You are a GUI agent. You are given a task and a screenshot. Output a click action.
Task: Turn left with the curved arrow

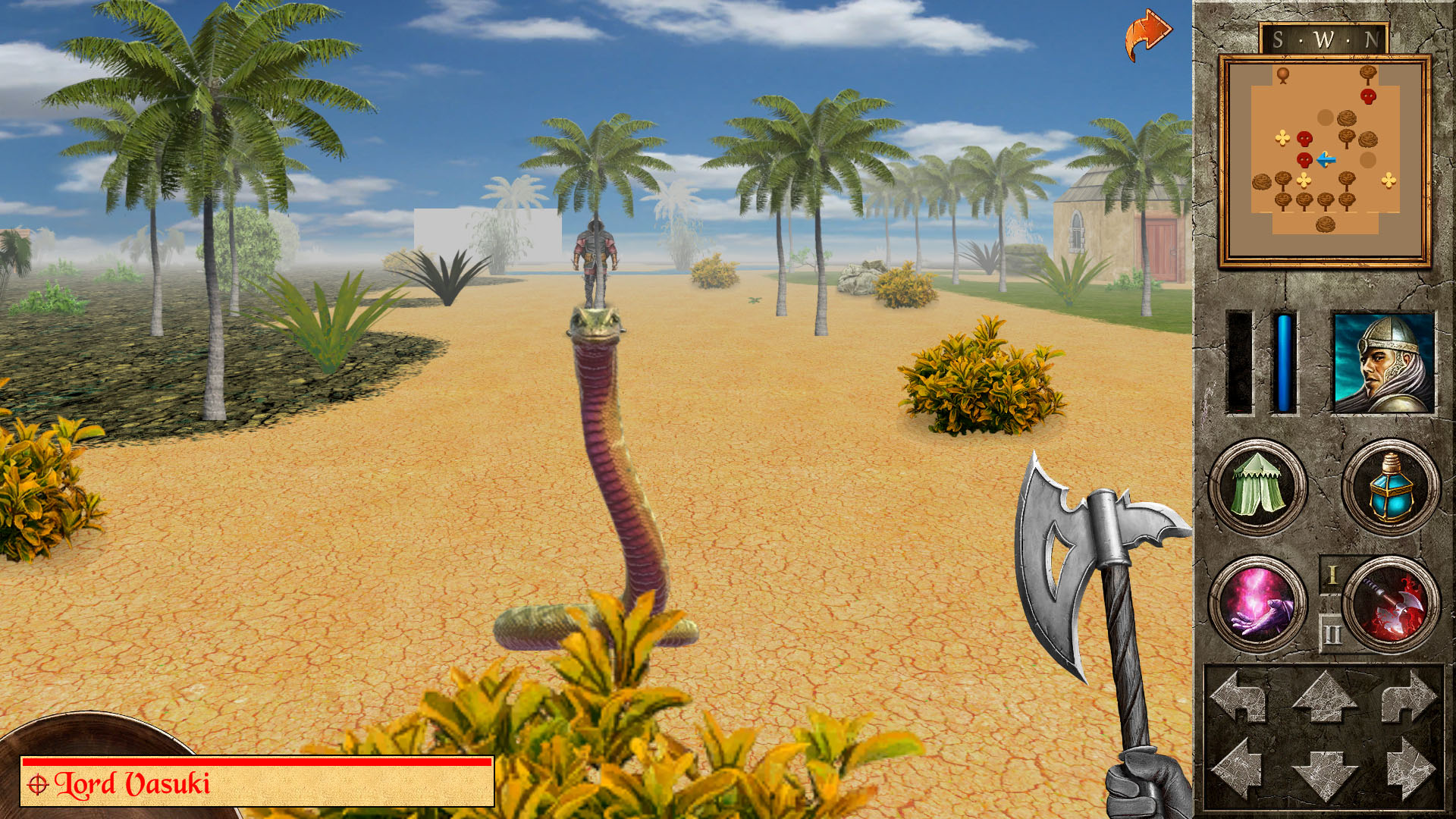point(1240,696)
